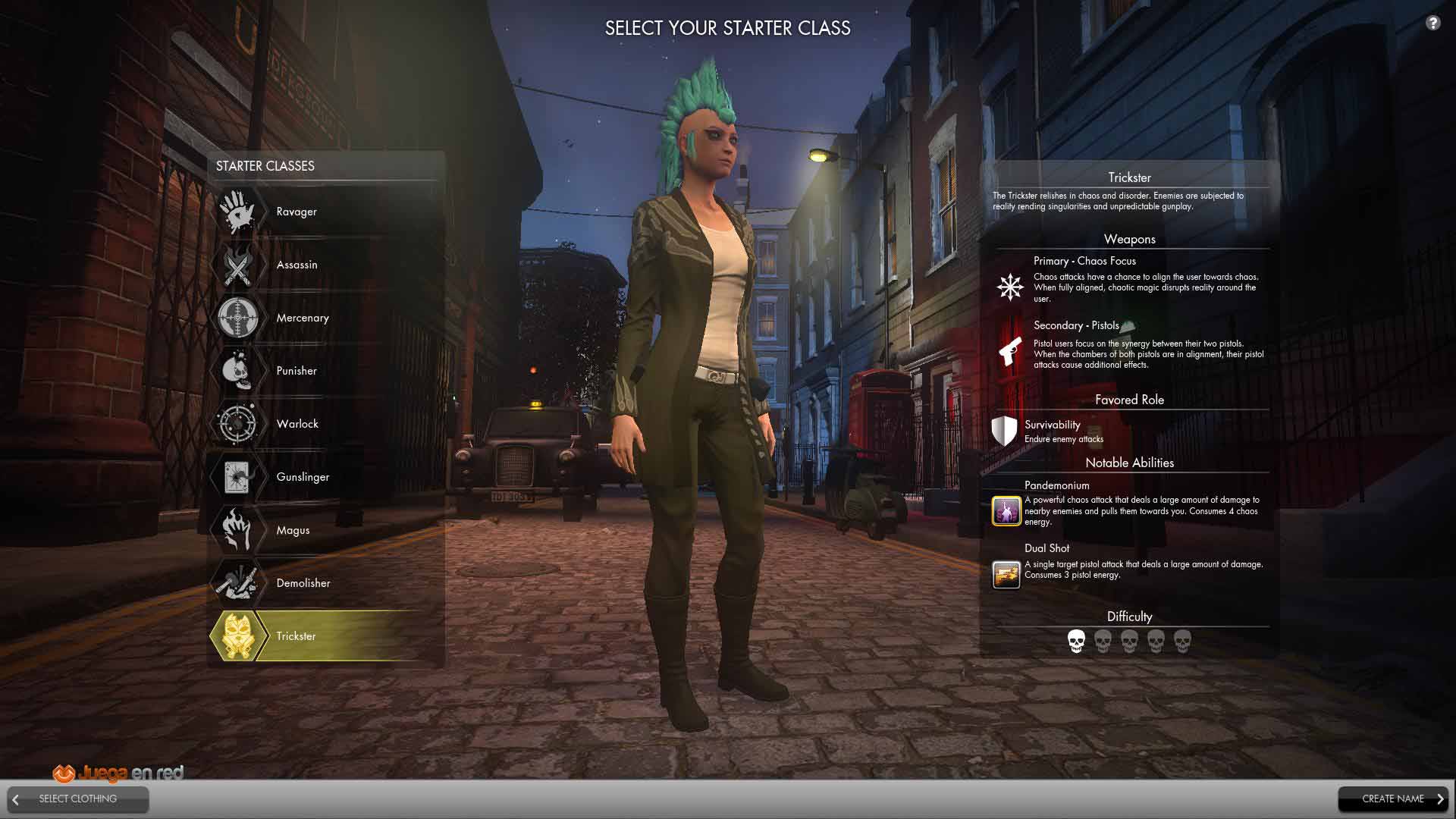Screen dimensions: 1456x819
Task: Continue to Create Name
Action: pos(1393,799)
